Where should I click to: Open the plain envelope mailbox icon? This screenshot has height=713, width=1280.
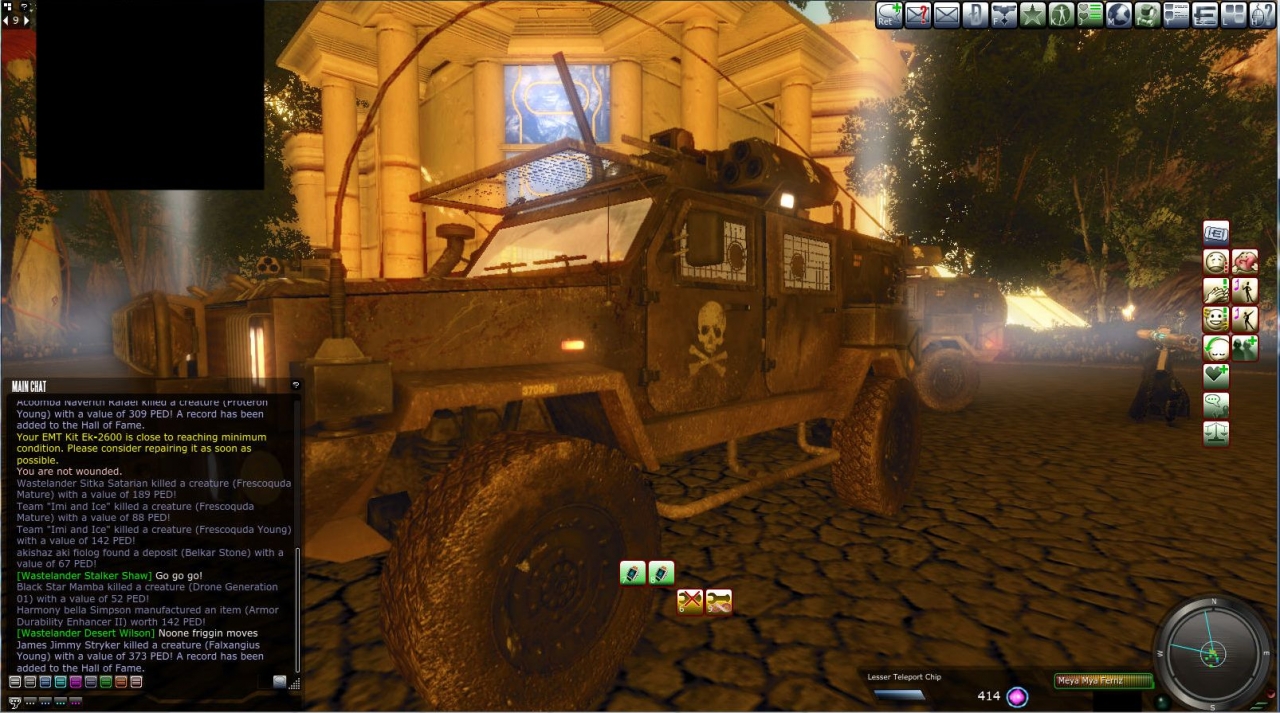[947, 14]
